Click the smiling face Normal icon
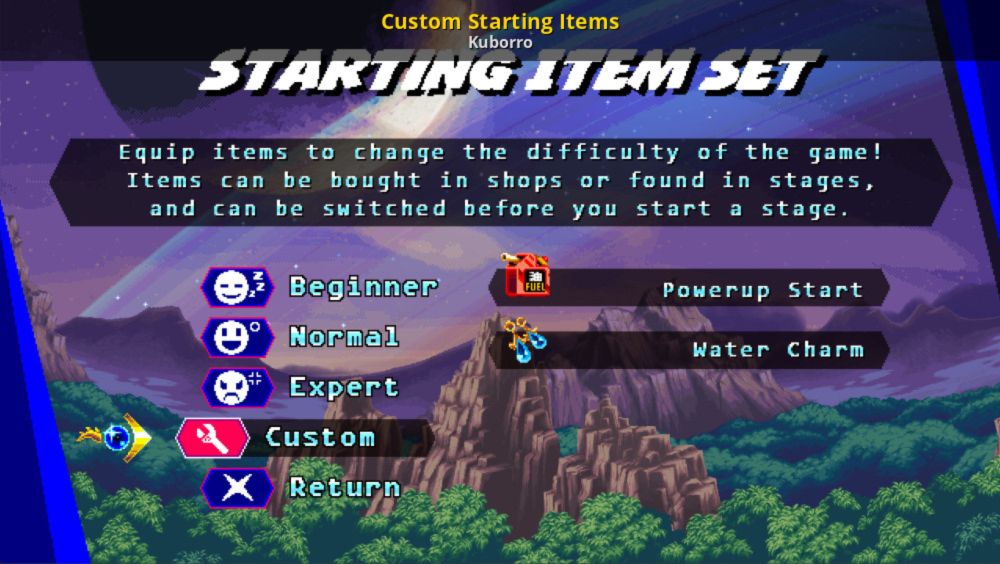The image size is (1000, 564). tap(237, 337)
